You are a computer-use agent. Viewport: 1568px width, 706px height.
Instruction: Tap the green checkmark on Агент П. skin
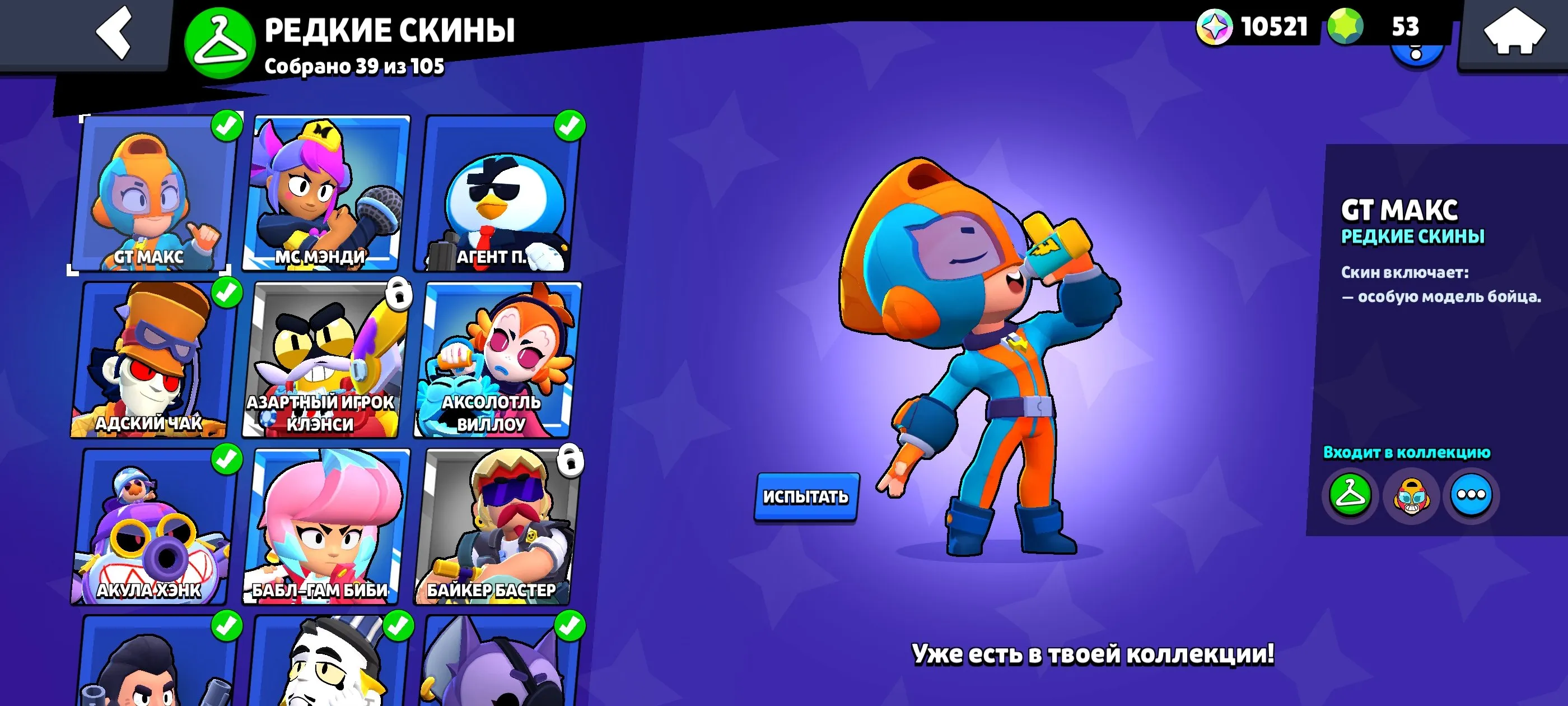pyautogui.click(x=568, y=127)
